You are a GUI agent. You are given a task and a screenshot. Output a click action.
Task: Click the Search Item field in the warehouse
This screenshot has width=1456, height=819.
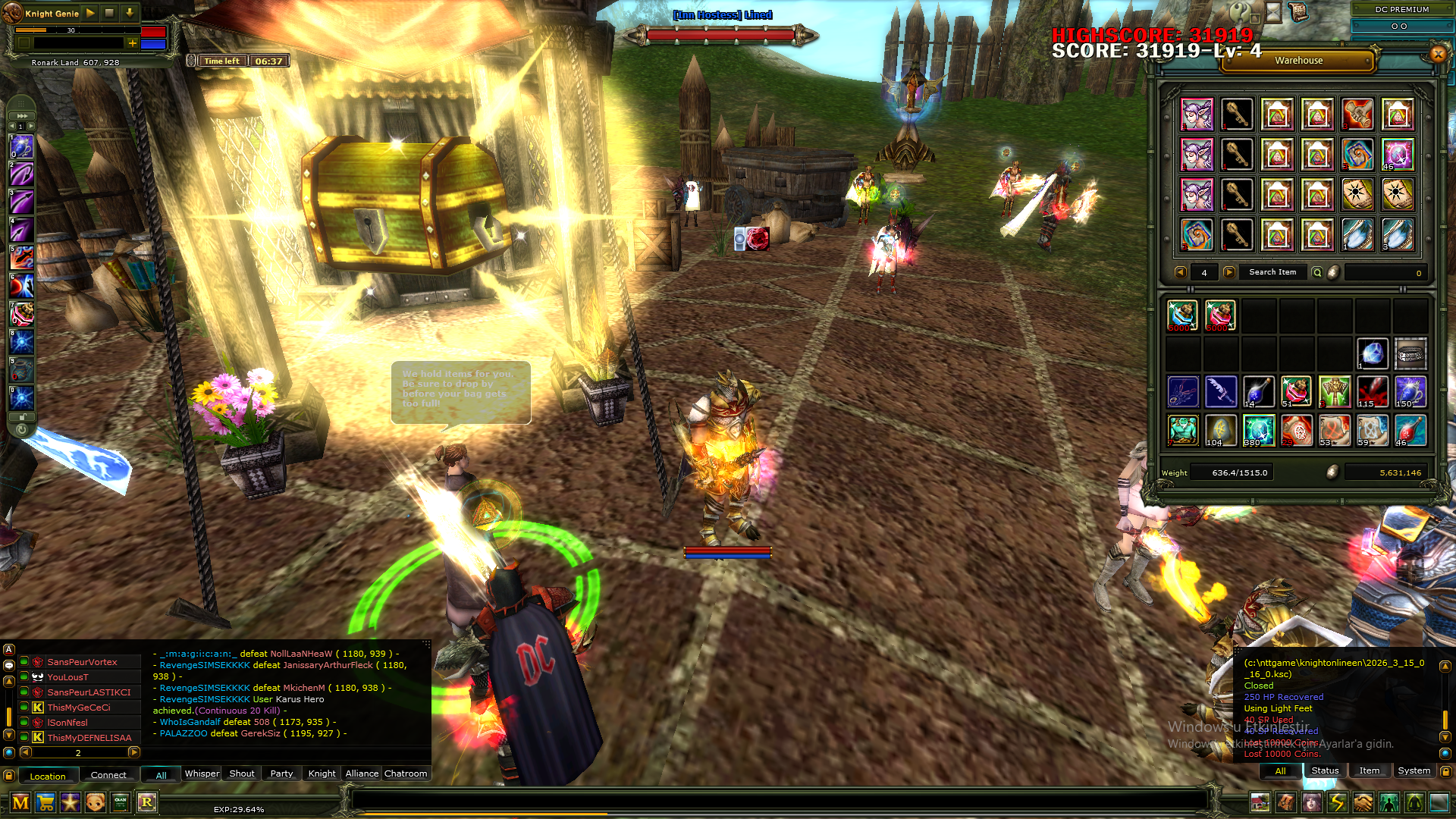(x=1272, y=272)
